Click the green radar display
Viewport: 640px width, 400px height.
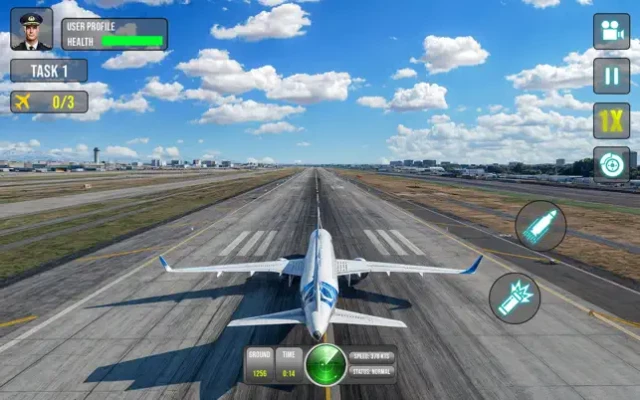point(326,364)
